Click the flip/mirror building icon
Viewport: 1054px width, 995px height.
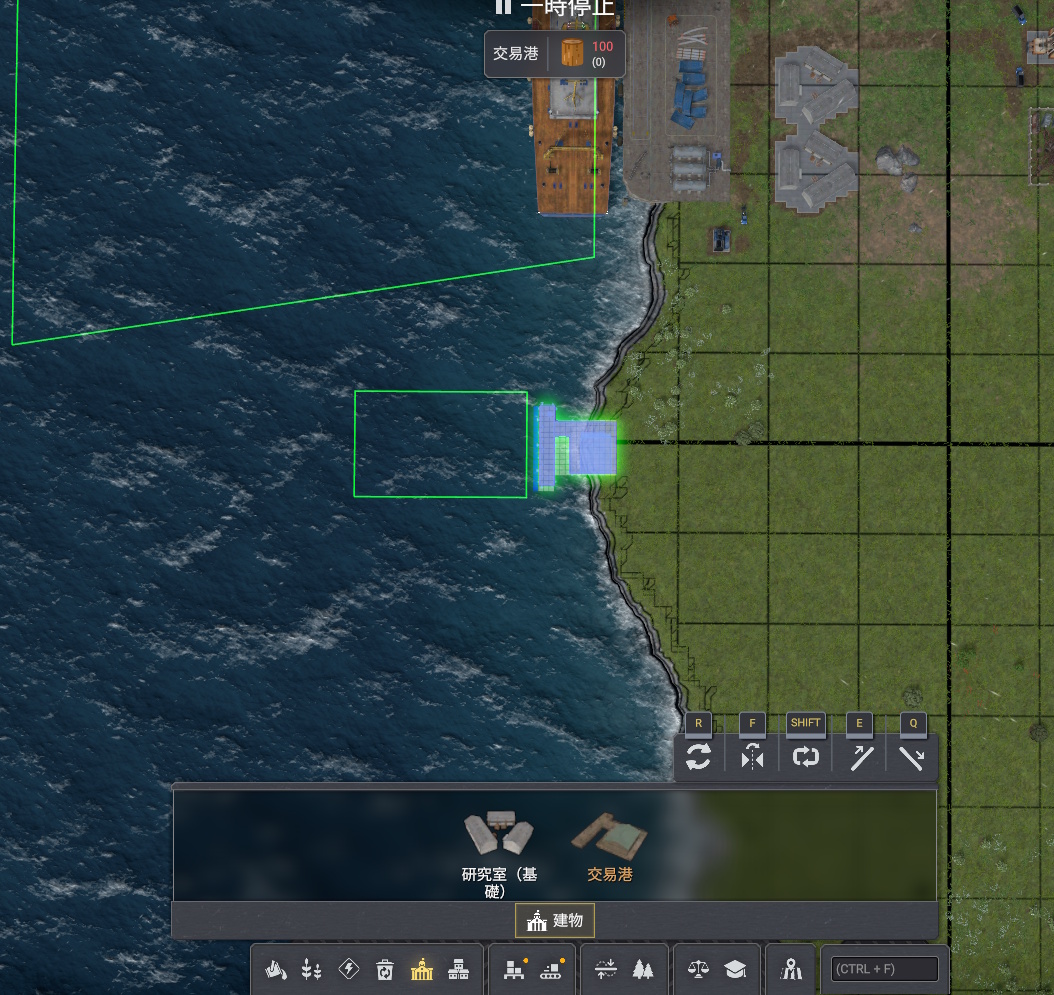click(x=752, y=758)
